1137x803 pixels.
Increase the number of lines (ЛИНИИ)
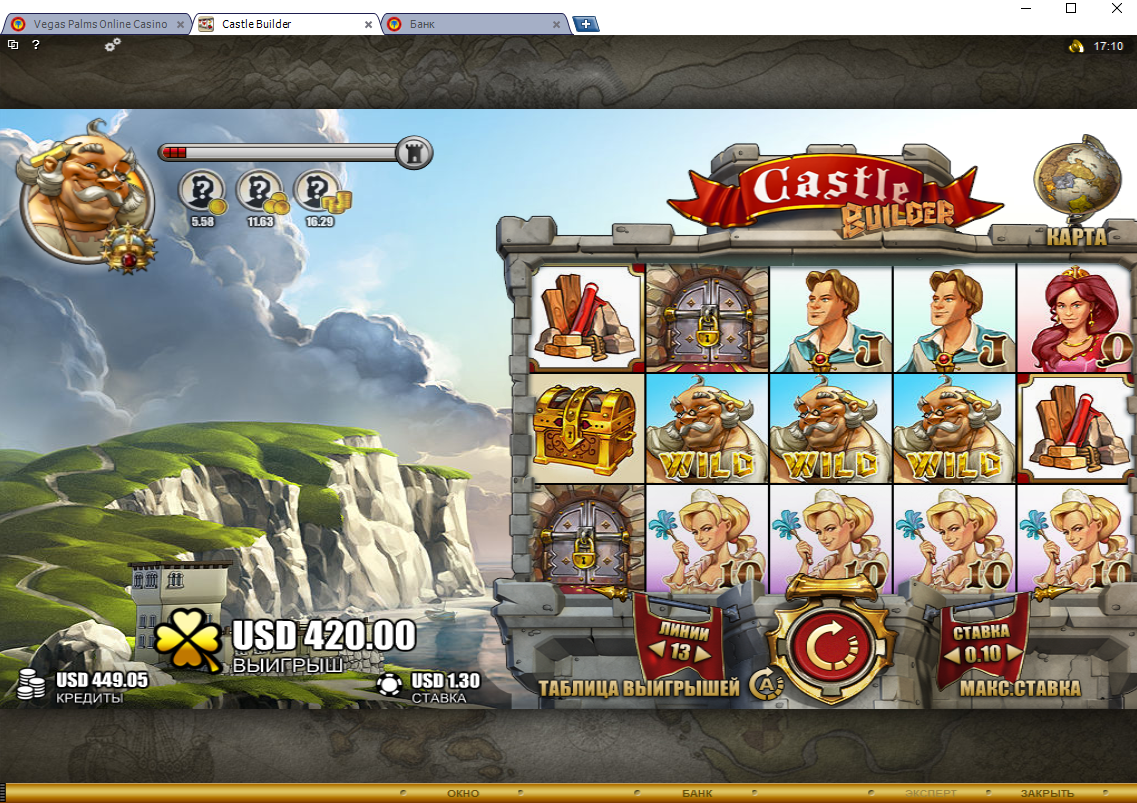click(x=703, y=654)
